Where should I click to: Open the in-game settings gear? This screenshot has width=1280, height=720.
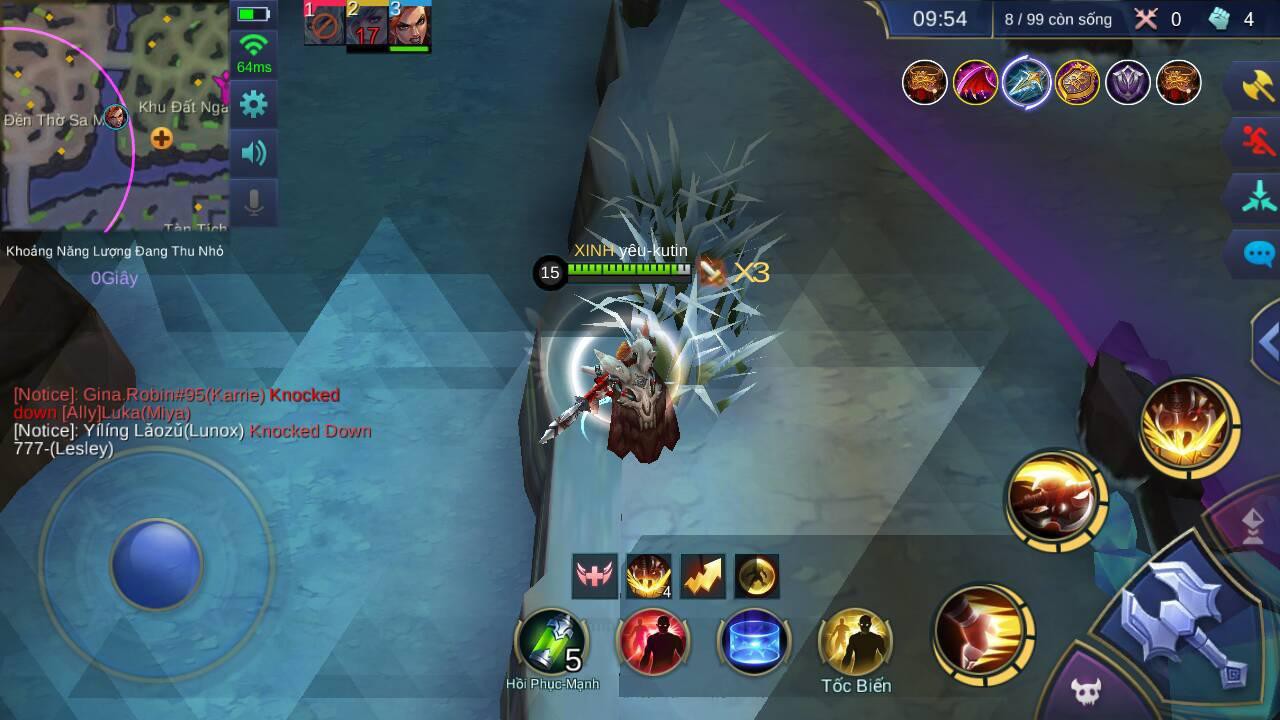(253, 104)
